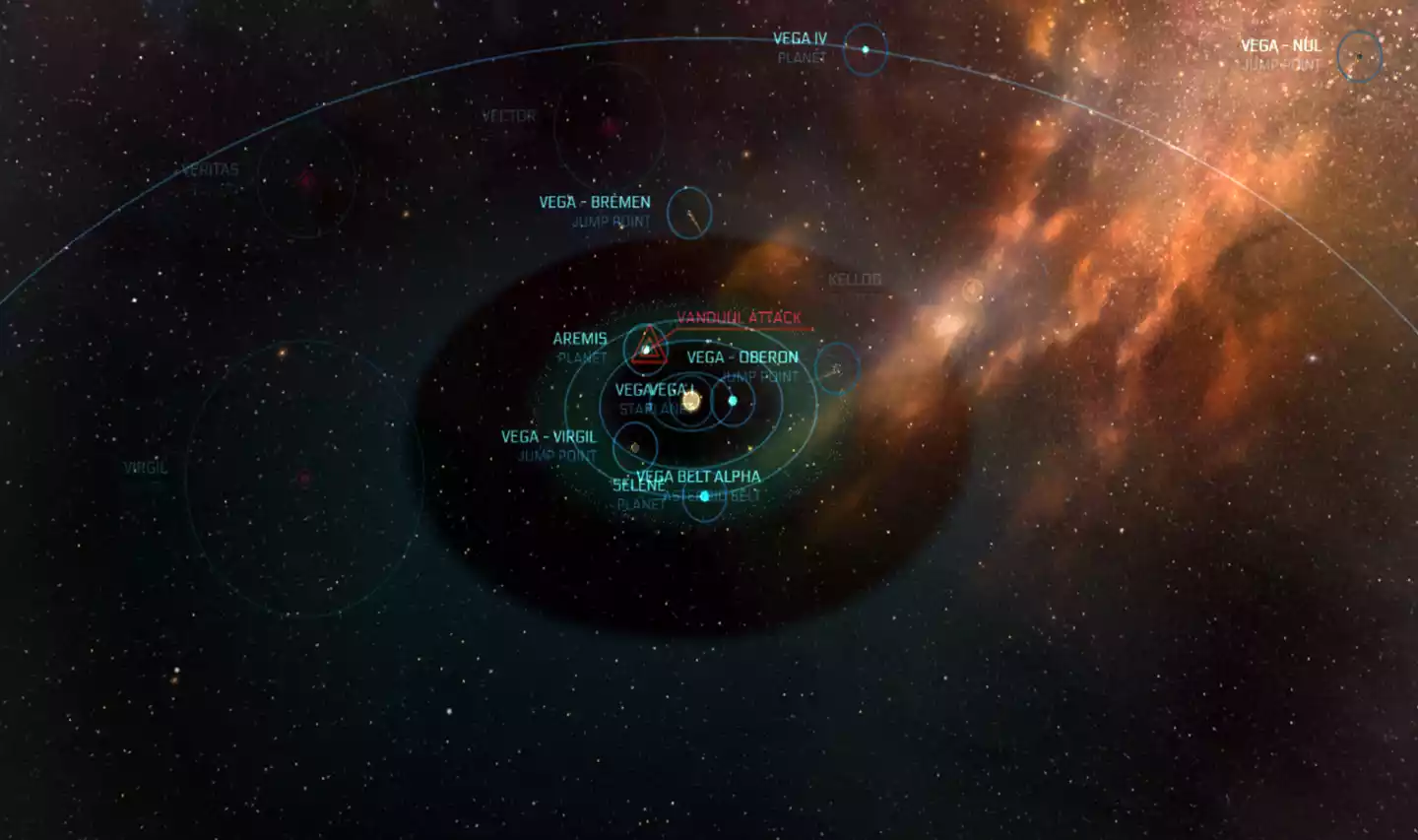Select the Vega IV planet marker
The height and width of the screenshot is (840, 1418).
[866, 49]
